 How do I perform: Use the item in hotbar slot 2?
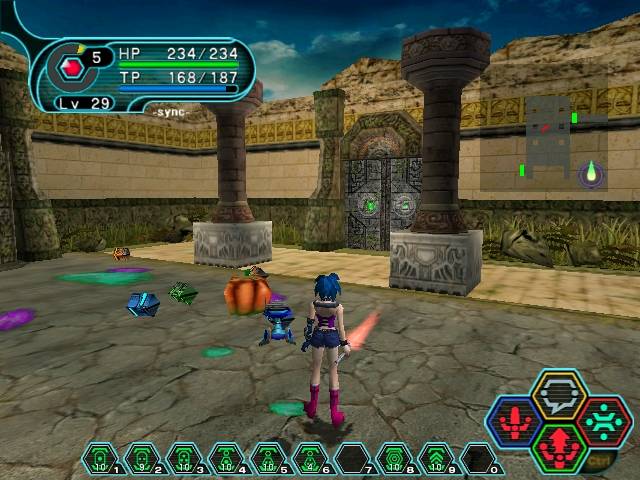142,458
